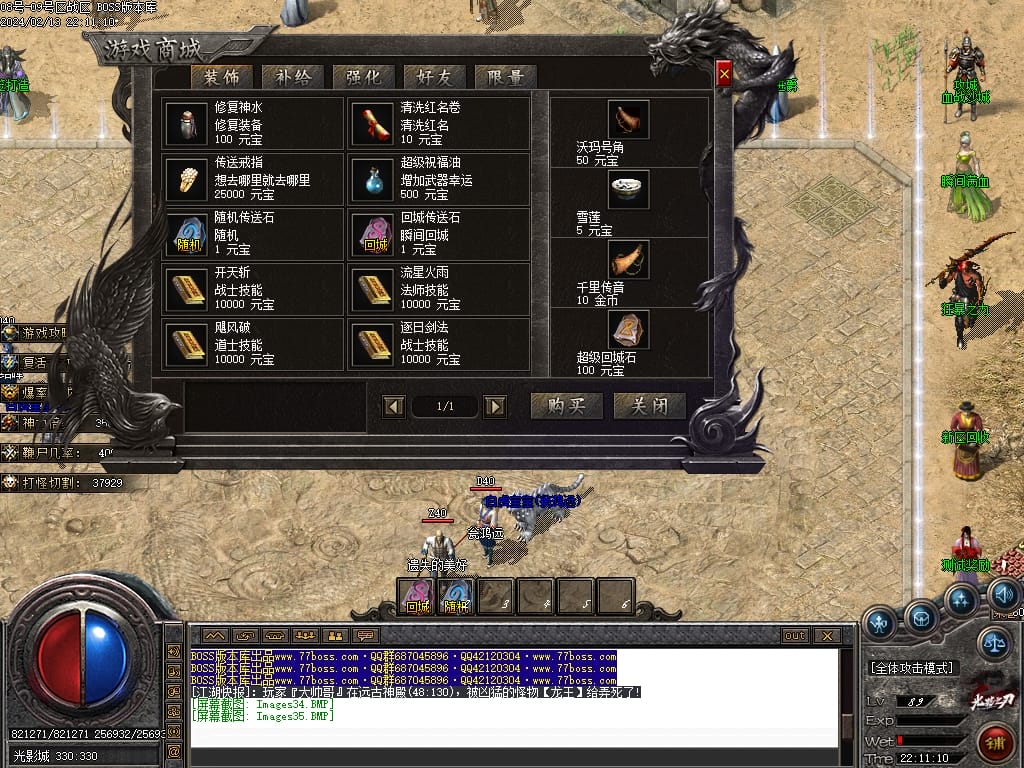Screen dimensions: 1024x768
Task: Go to the previous shop page arrow
Action: click(395, 406)
